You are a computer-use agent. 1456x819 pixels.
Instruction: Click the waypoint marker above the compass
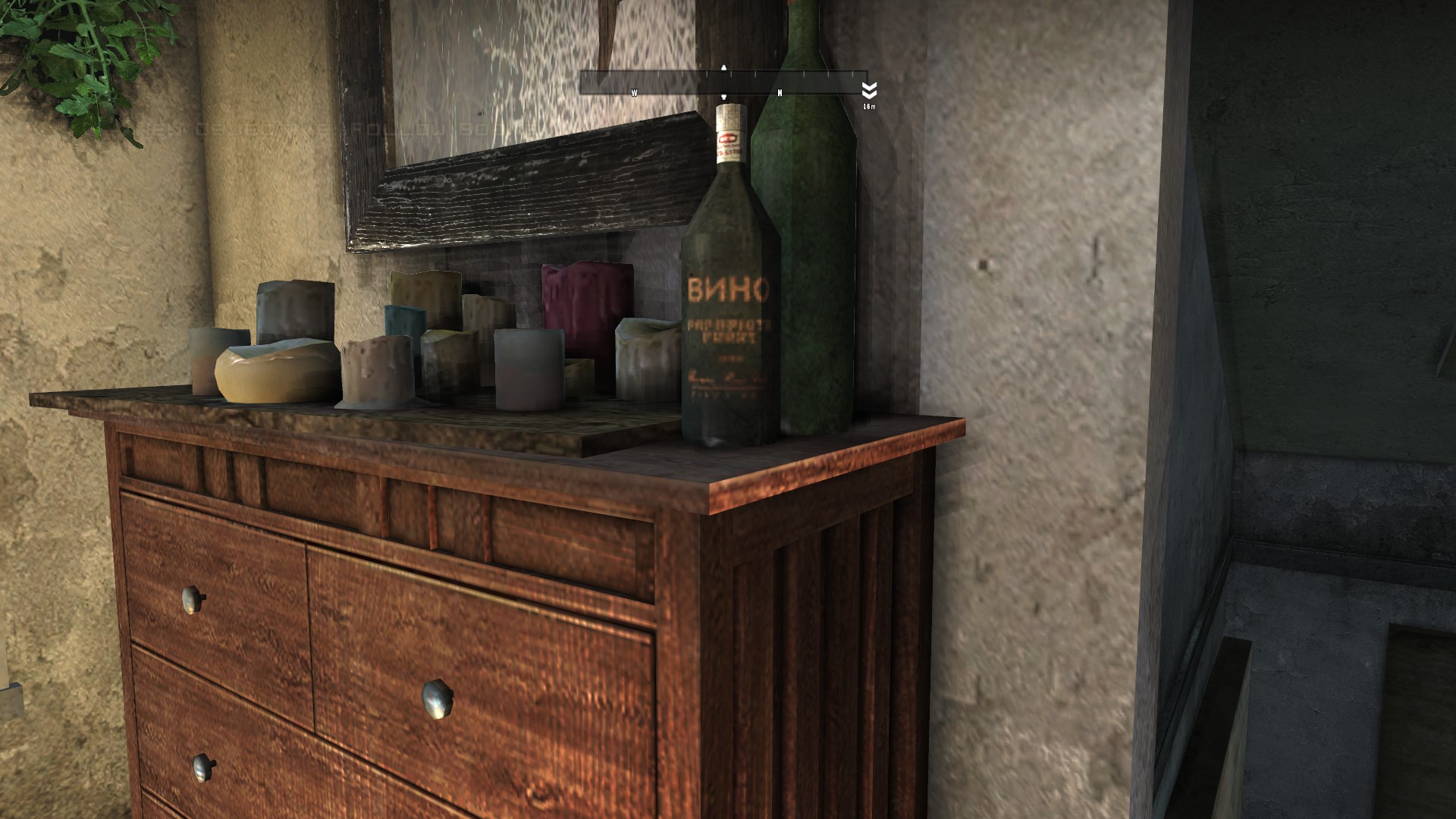coord(723,67)
